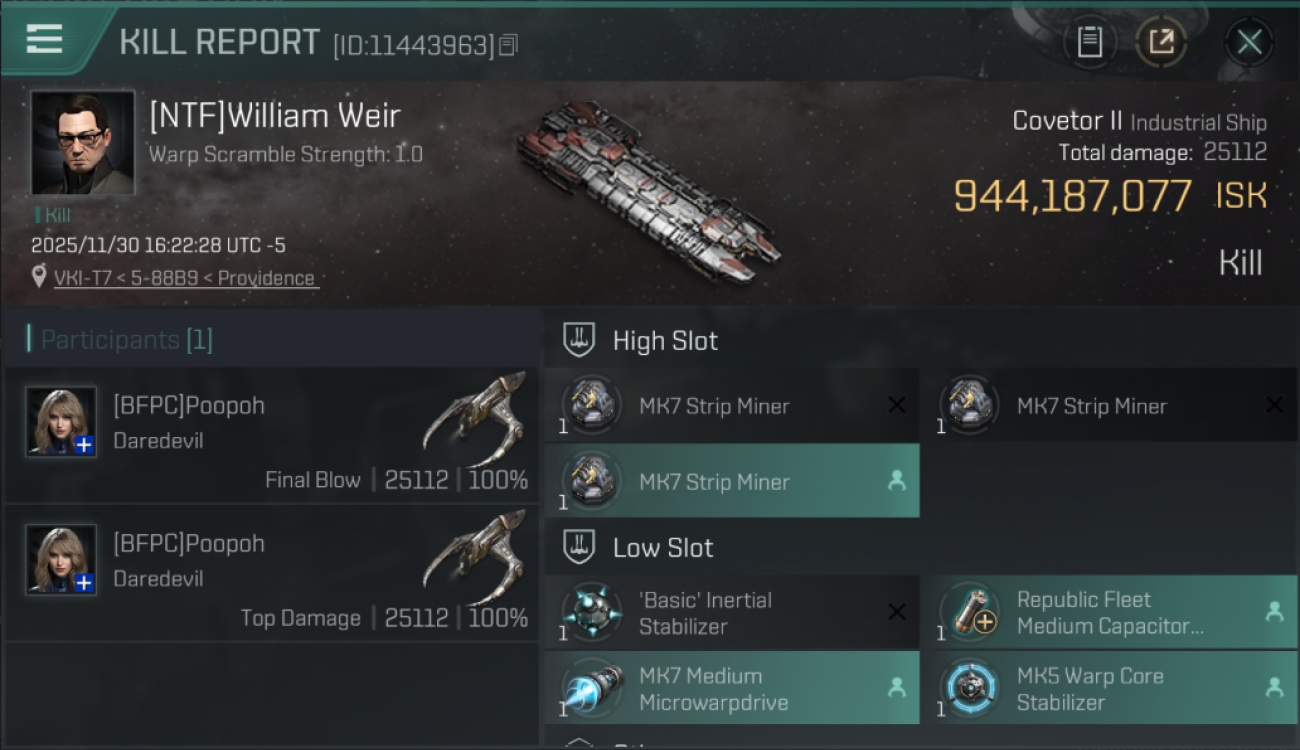Open the kill report notes clipboard icon

tap(1090, 42)
